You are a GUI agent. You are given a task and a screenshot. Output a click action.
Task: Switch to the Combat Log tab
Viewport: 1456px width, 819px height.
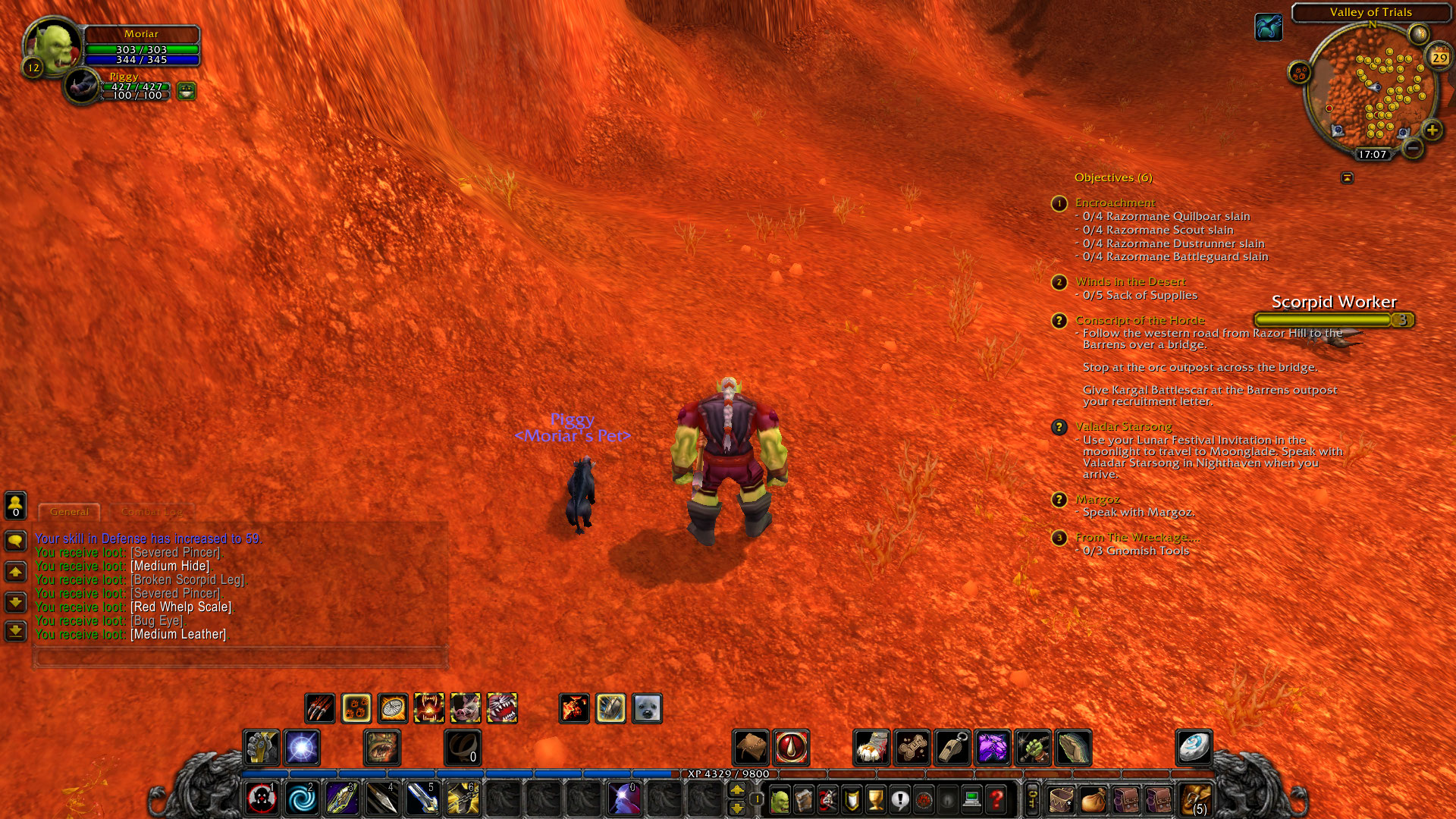pyautogui.click(x=152, y=511)
